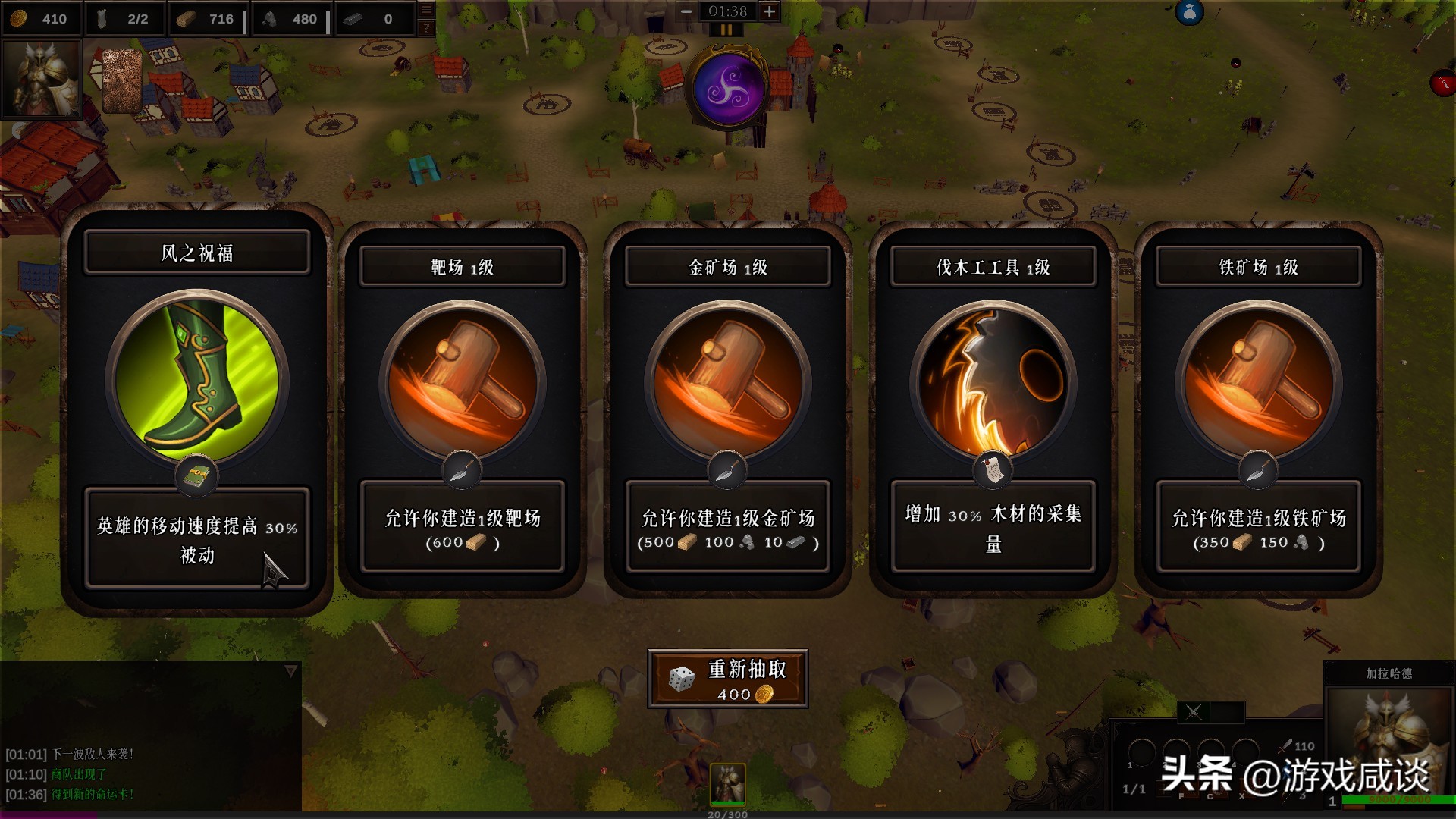Click the wood log resource icon
Viewport: 1456px width, 819px height.
(186, 19)
